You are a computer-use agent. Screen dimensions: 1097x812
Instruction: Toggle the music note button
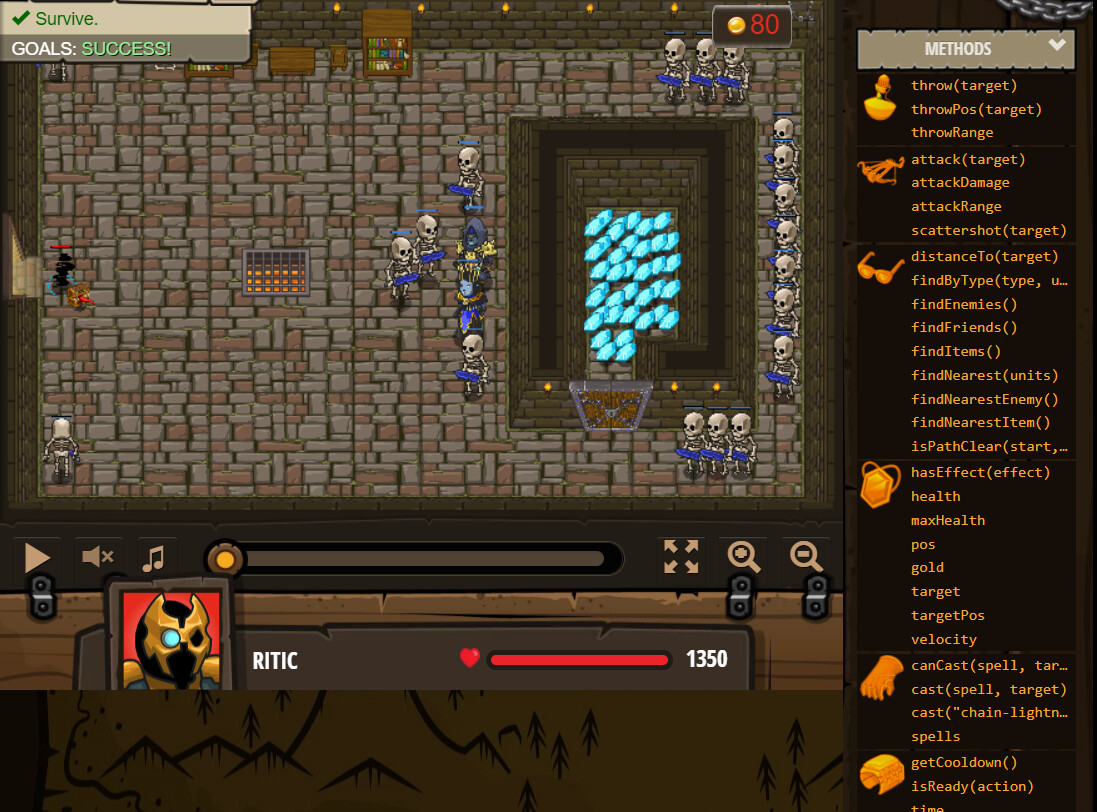153,557
